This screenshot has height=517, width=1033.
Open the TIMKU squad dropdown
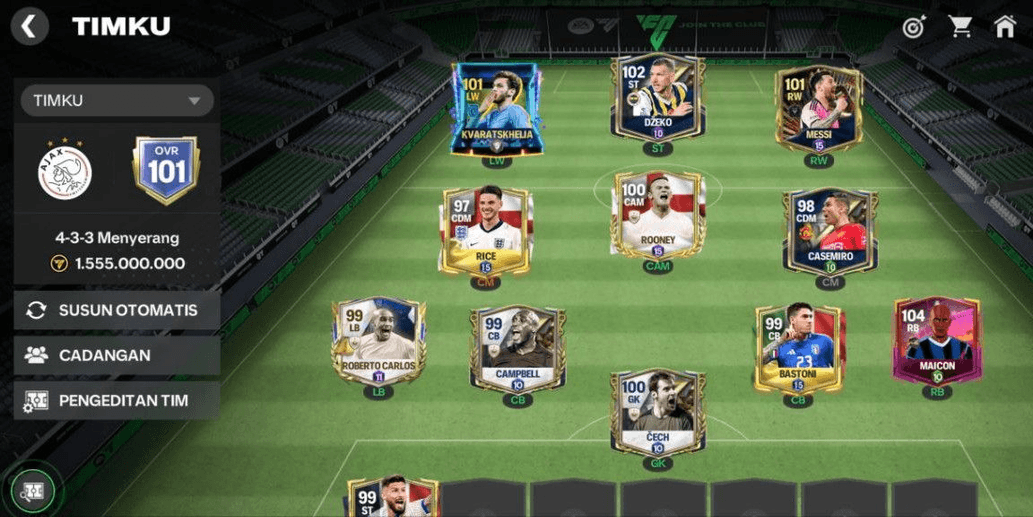coord(116,100)
